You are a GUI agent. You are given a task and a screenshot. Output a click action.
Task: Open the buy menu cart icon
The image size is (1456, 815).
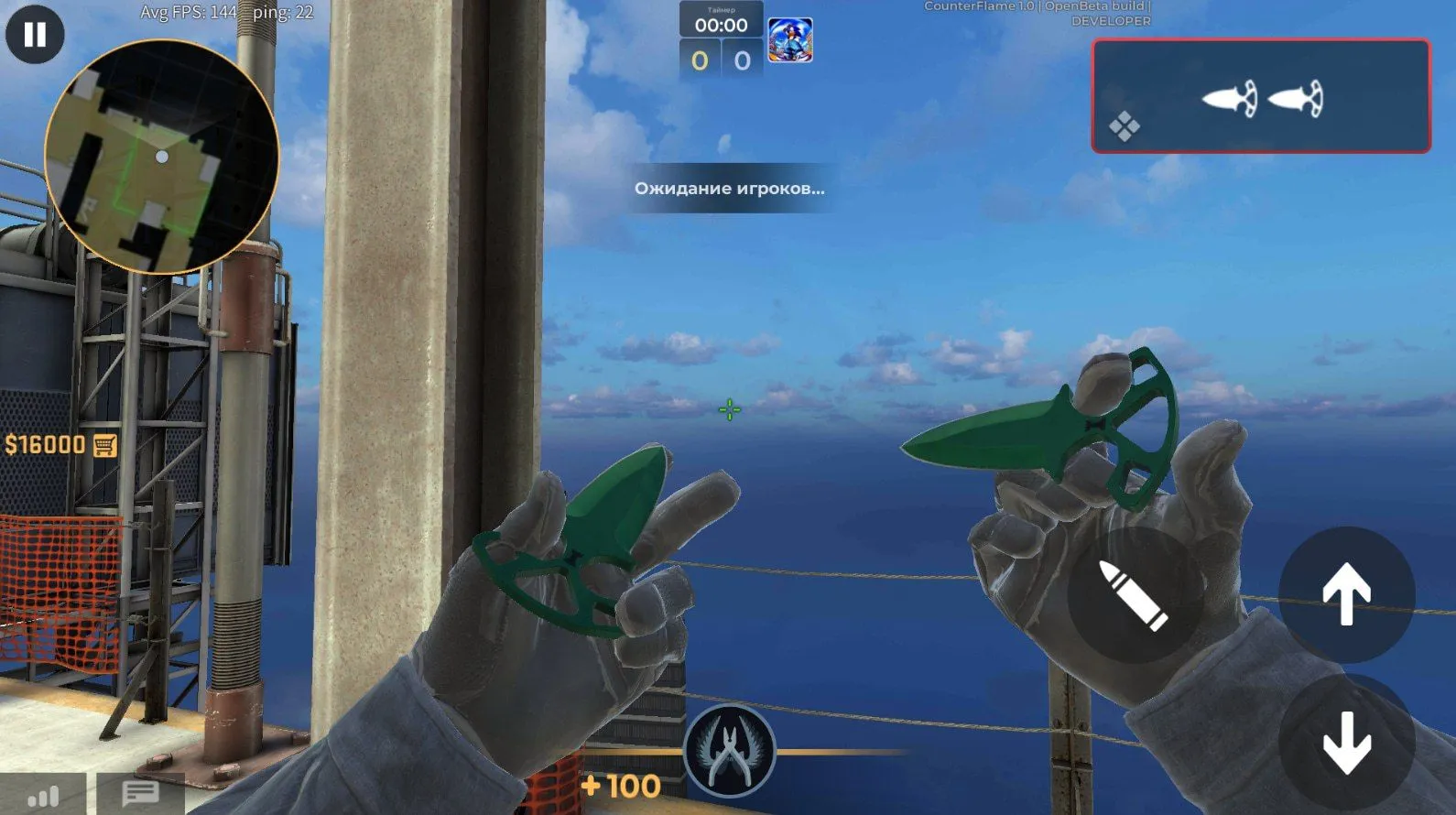[x=105, y=445]
